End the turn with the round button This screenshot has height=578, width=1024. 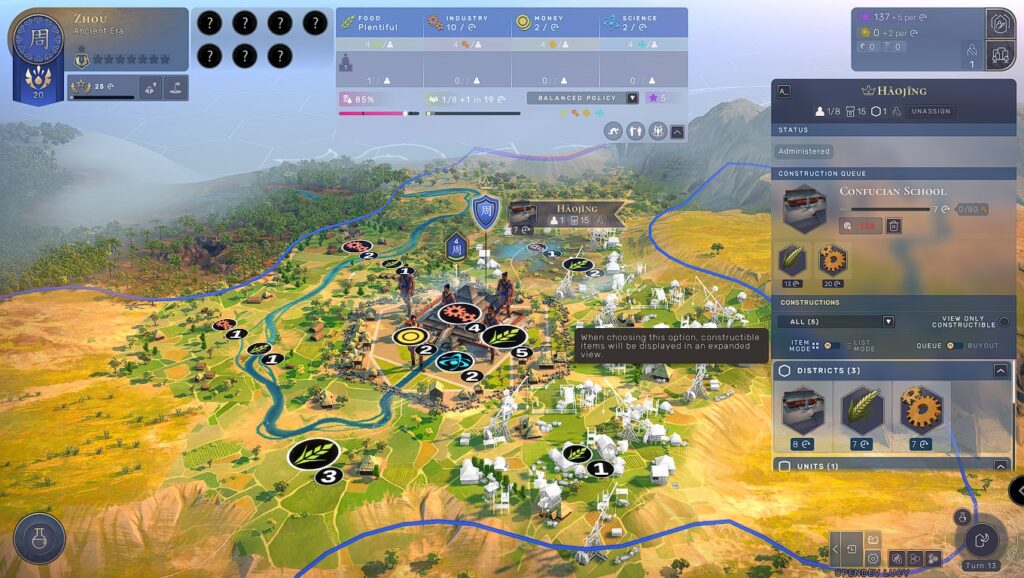tap(981, 541)
